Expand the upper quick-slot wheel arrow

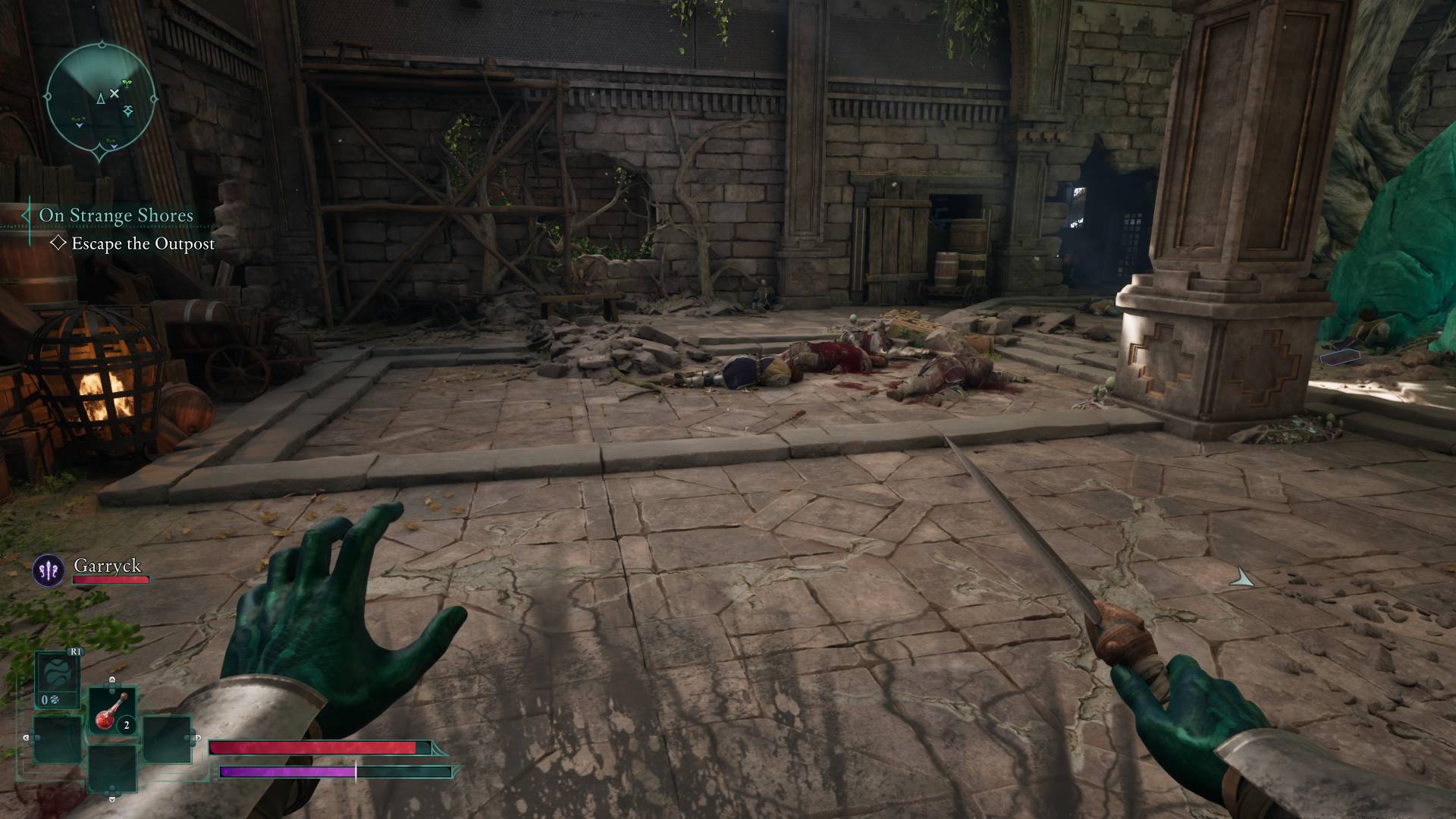(x=111, y=681)
